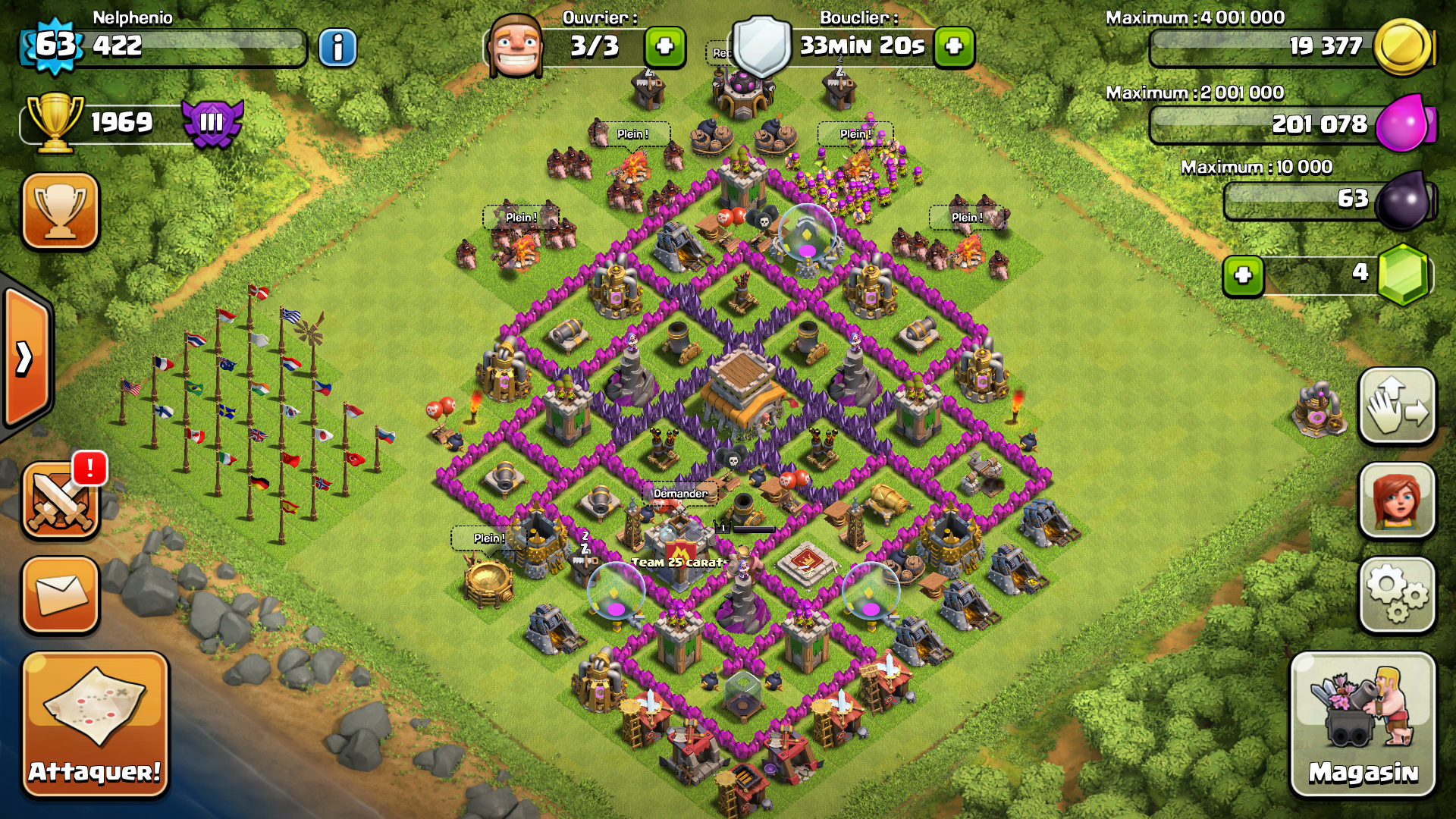The width and height of the screenshot is (1456, 819).
Task: Click the blue info button
Action: tap(337, 48)
